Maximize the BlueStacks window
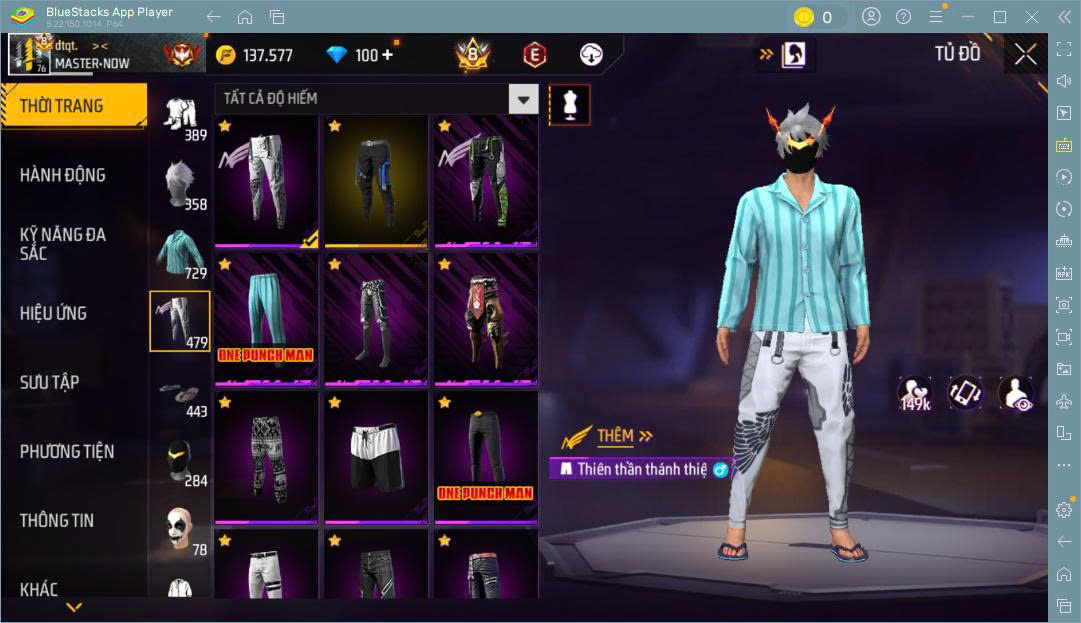The image size is (1081, 623). point(1000,17)
